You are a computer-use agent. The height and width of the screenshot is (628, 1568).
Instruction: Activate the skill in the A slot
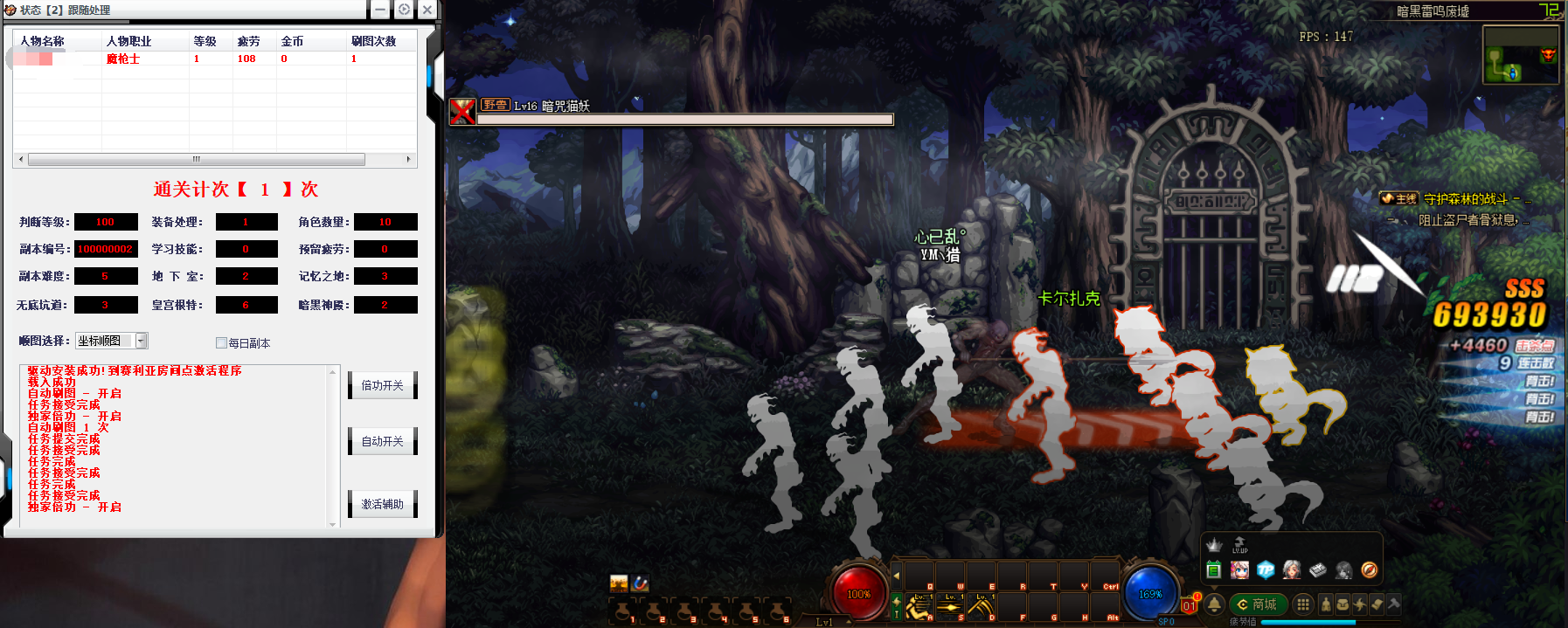click(918, 605)
